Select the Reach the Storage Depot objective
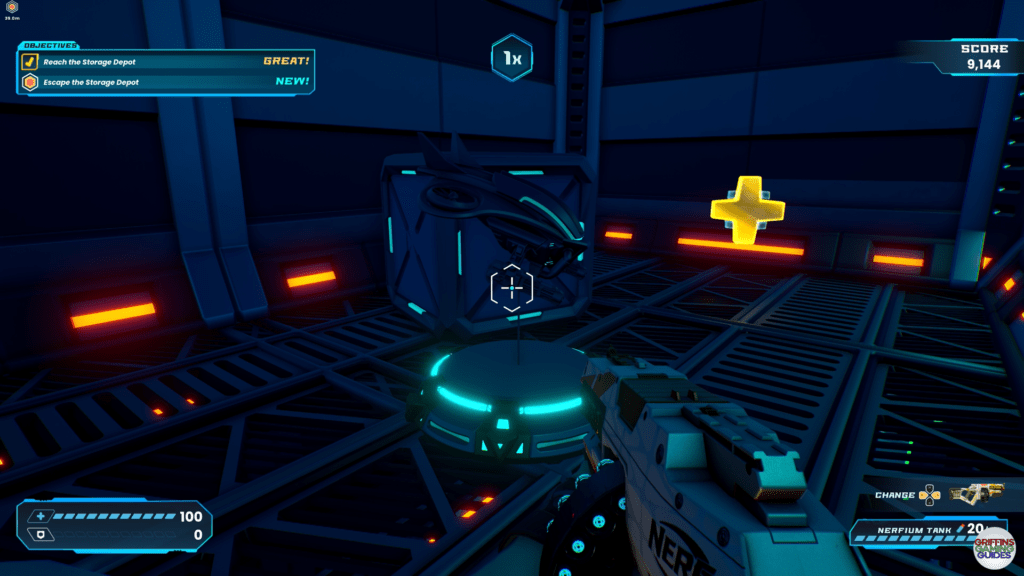 90,62
